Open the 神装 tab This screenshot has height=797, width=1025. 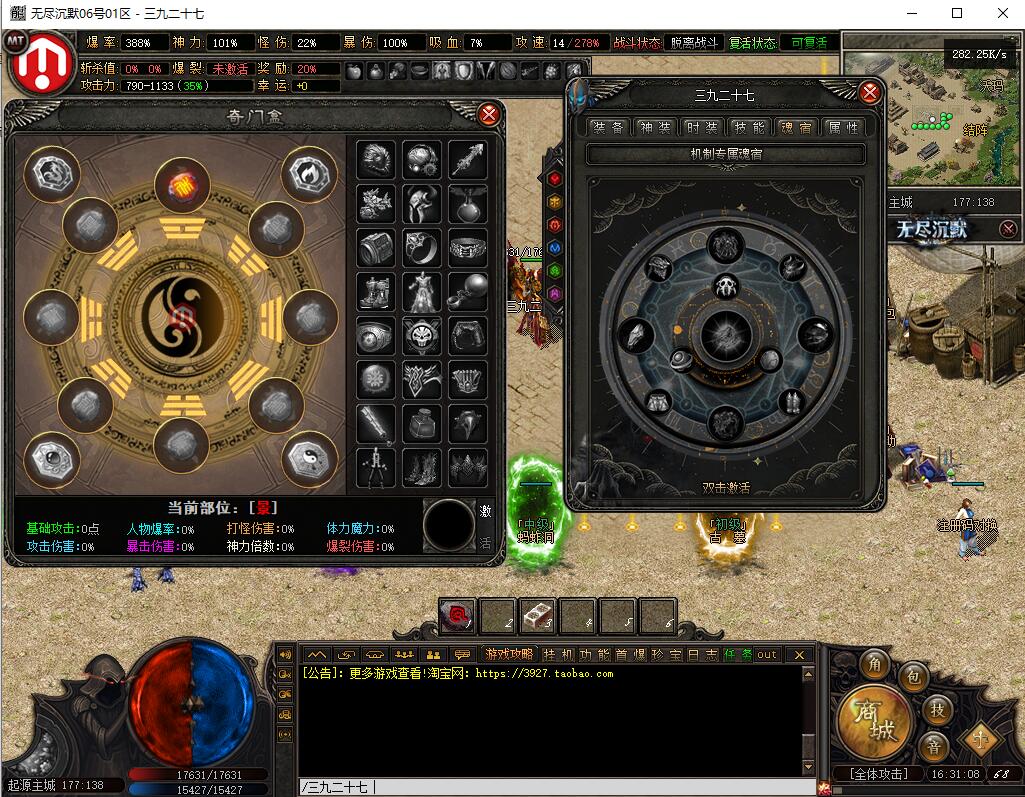point(655,128)
